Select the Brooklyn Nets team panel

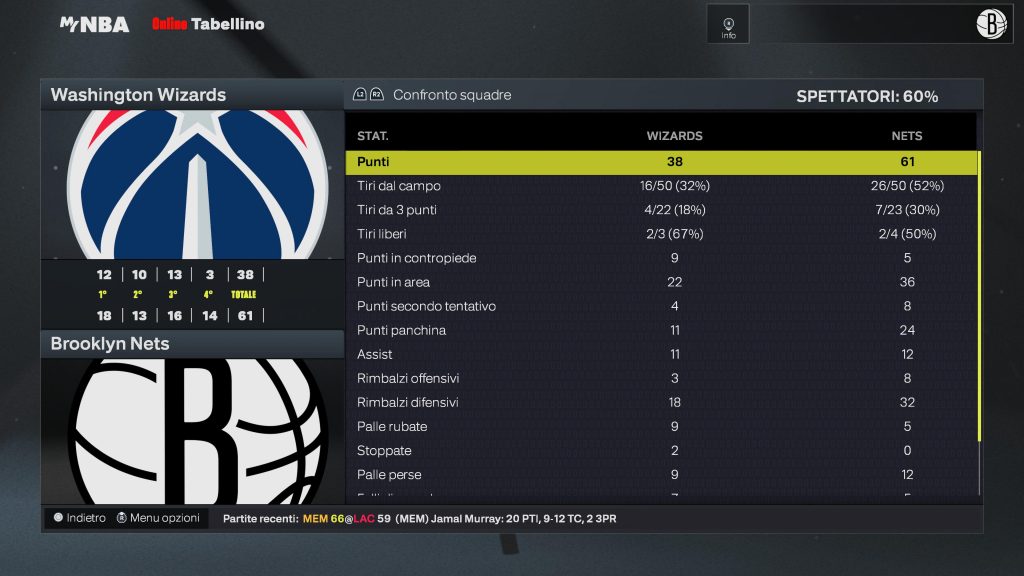coord(191,344)
